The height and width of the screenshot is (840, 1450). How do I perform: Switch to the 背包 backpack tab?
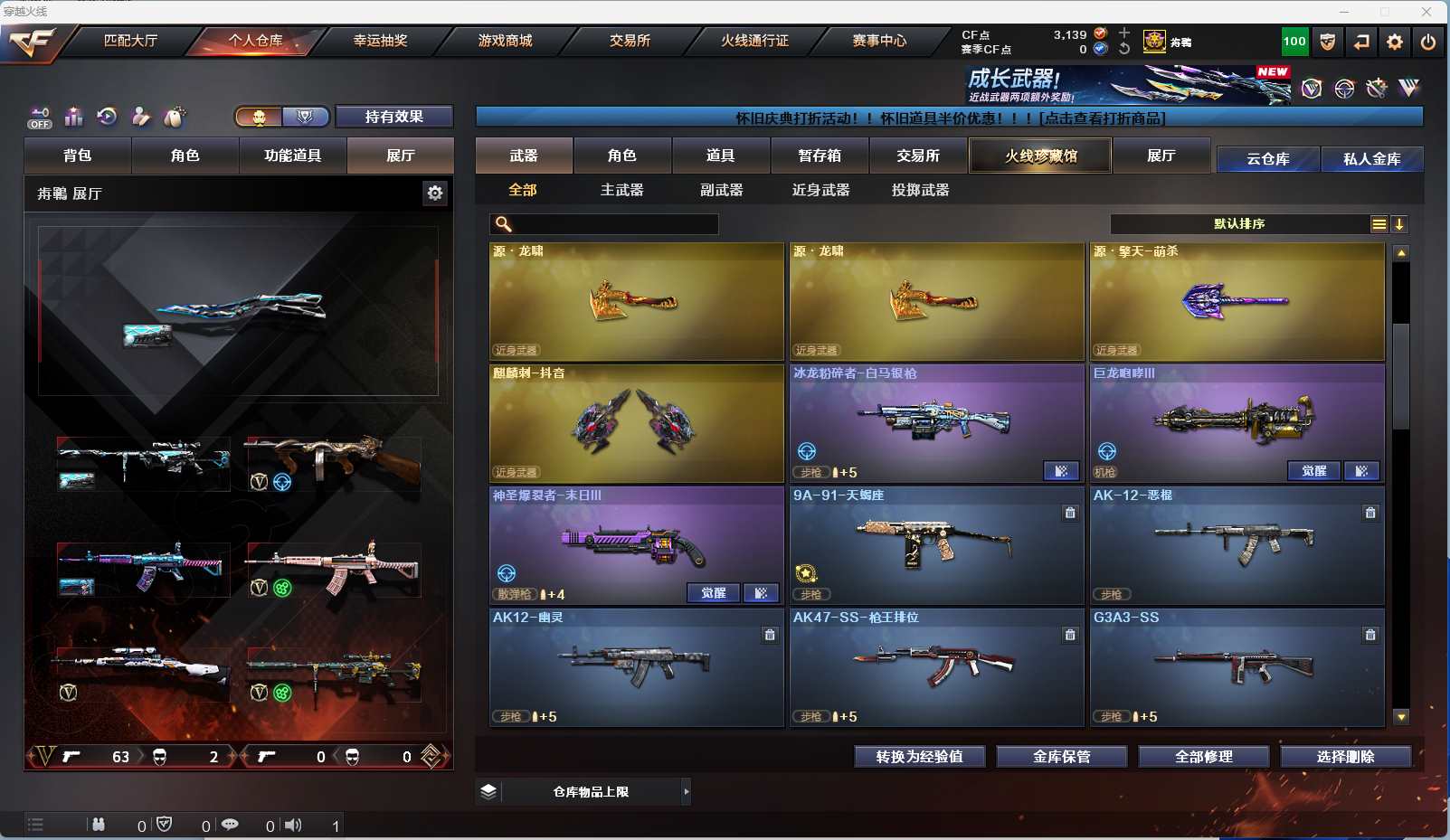pos(78,156)
